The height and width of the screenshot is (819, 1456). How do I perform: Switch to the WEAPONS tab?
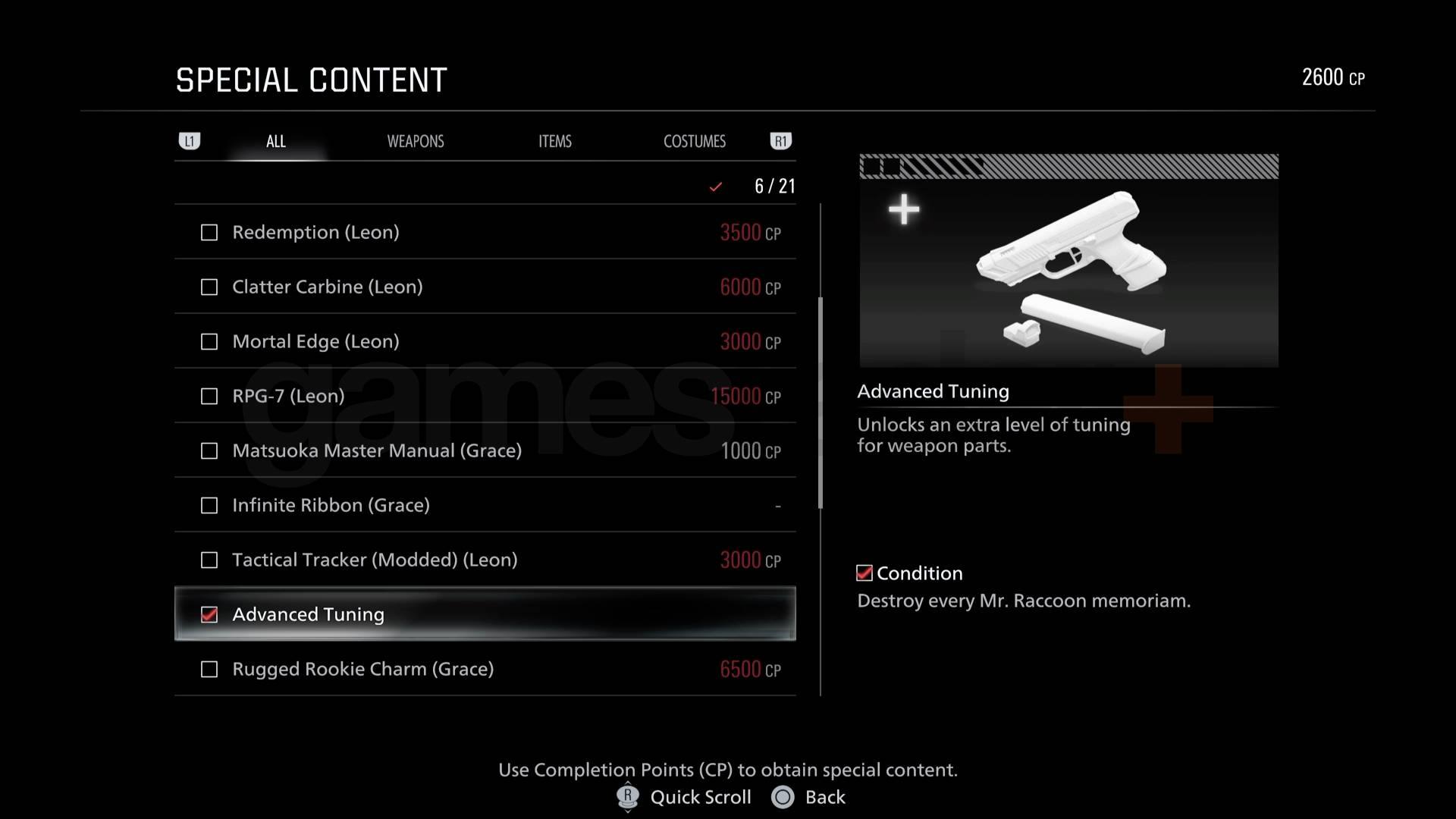coord(416,141)
